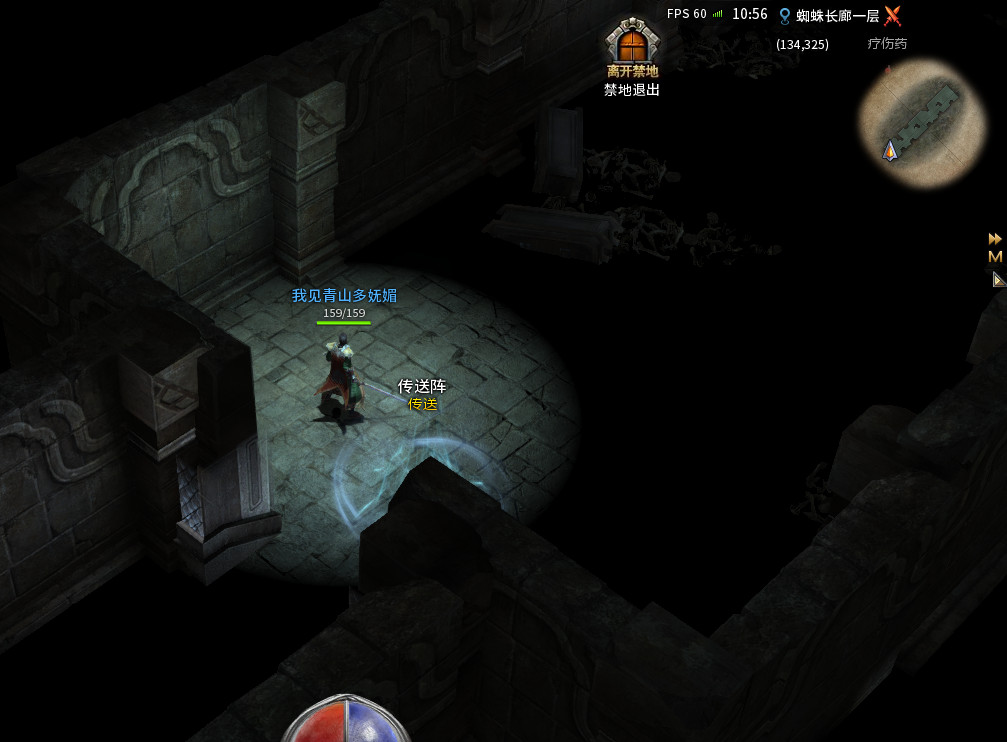
Task: Click the red and blue health-mana orb
Action: click(x=346, y=722)
